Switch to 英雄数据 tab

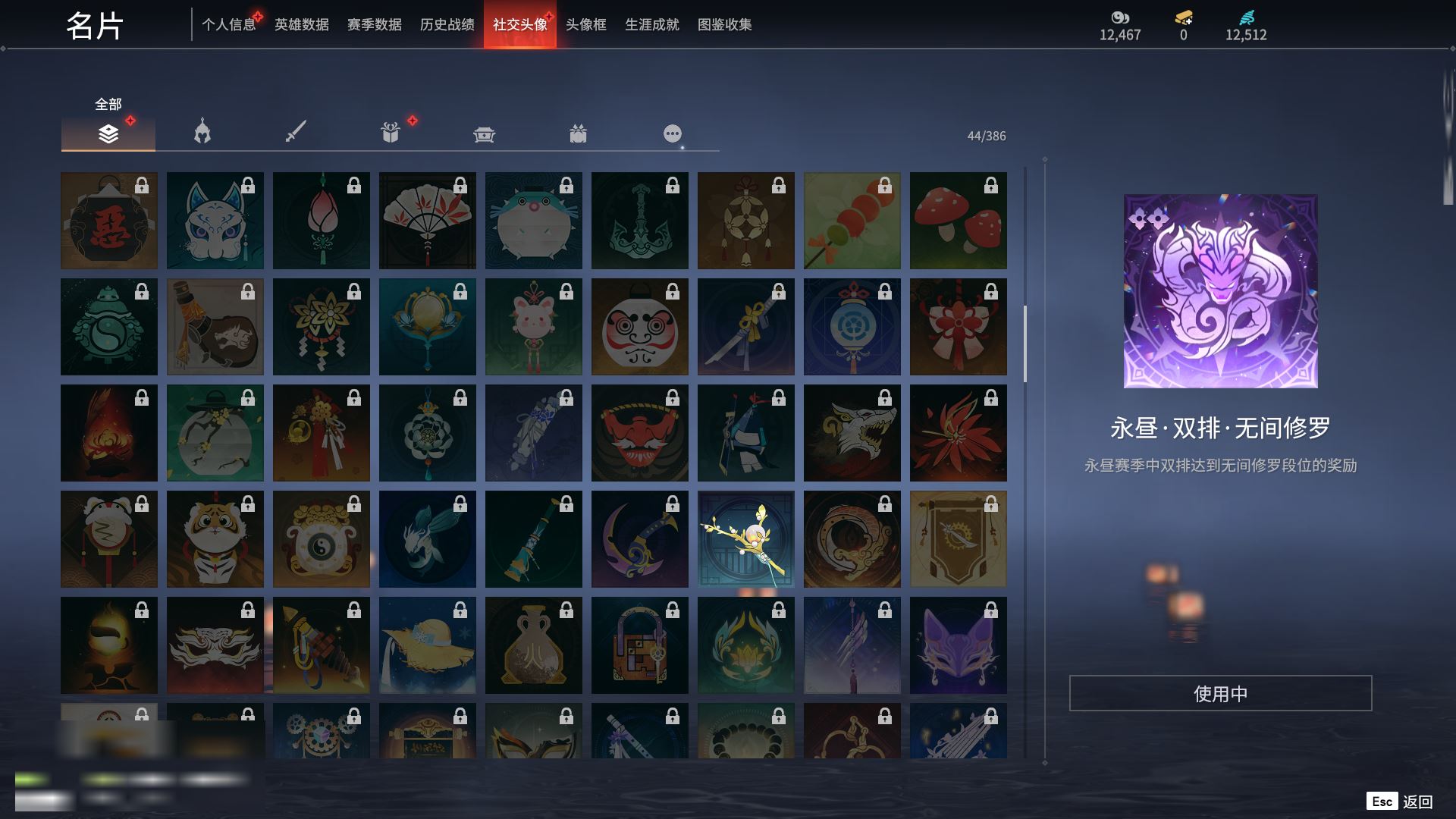tap(301, 25)
